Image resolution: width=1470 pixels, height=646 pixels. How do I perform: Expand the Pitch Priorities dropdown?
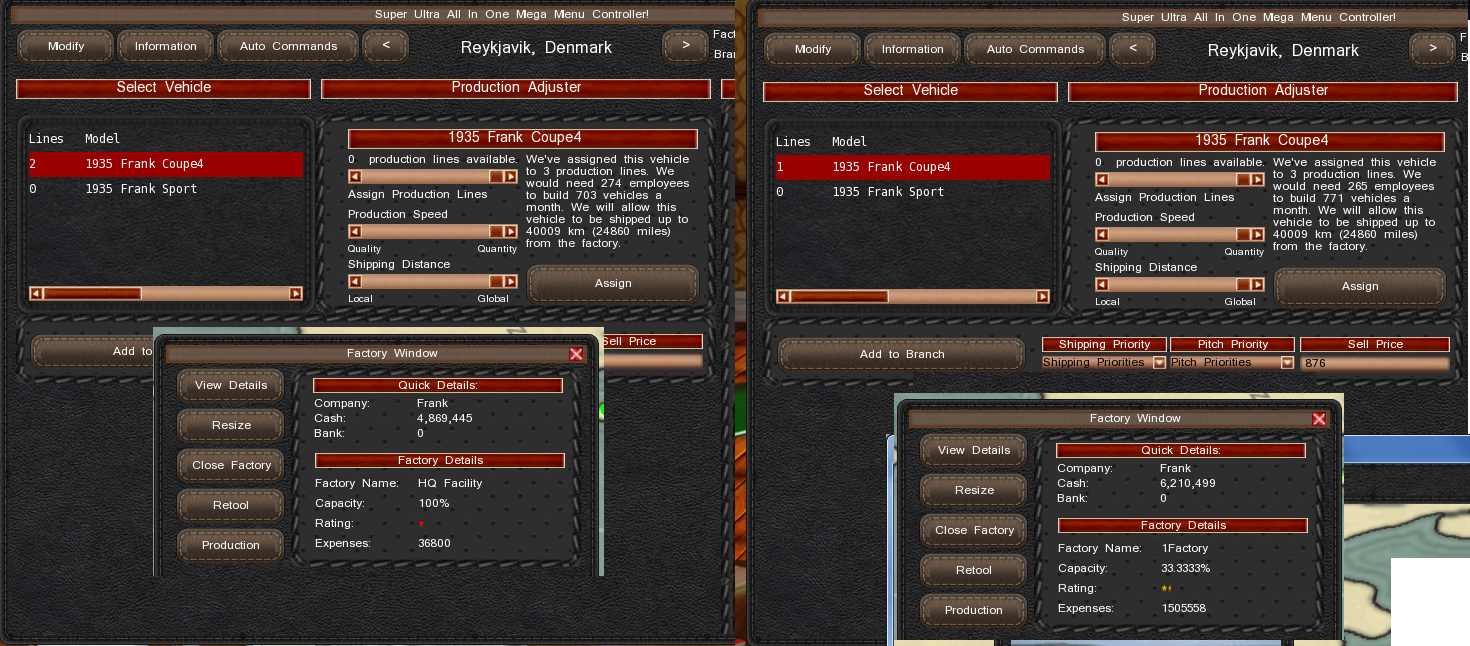point(1287,363)
